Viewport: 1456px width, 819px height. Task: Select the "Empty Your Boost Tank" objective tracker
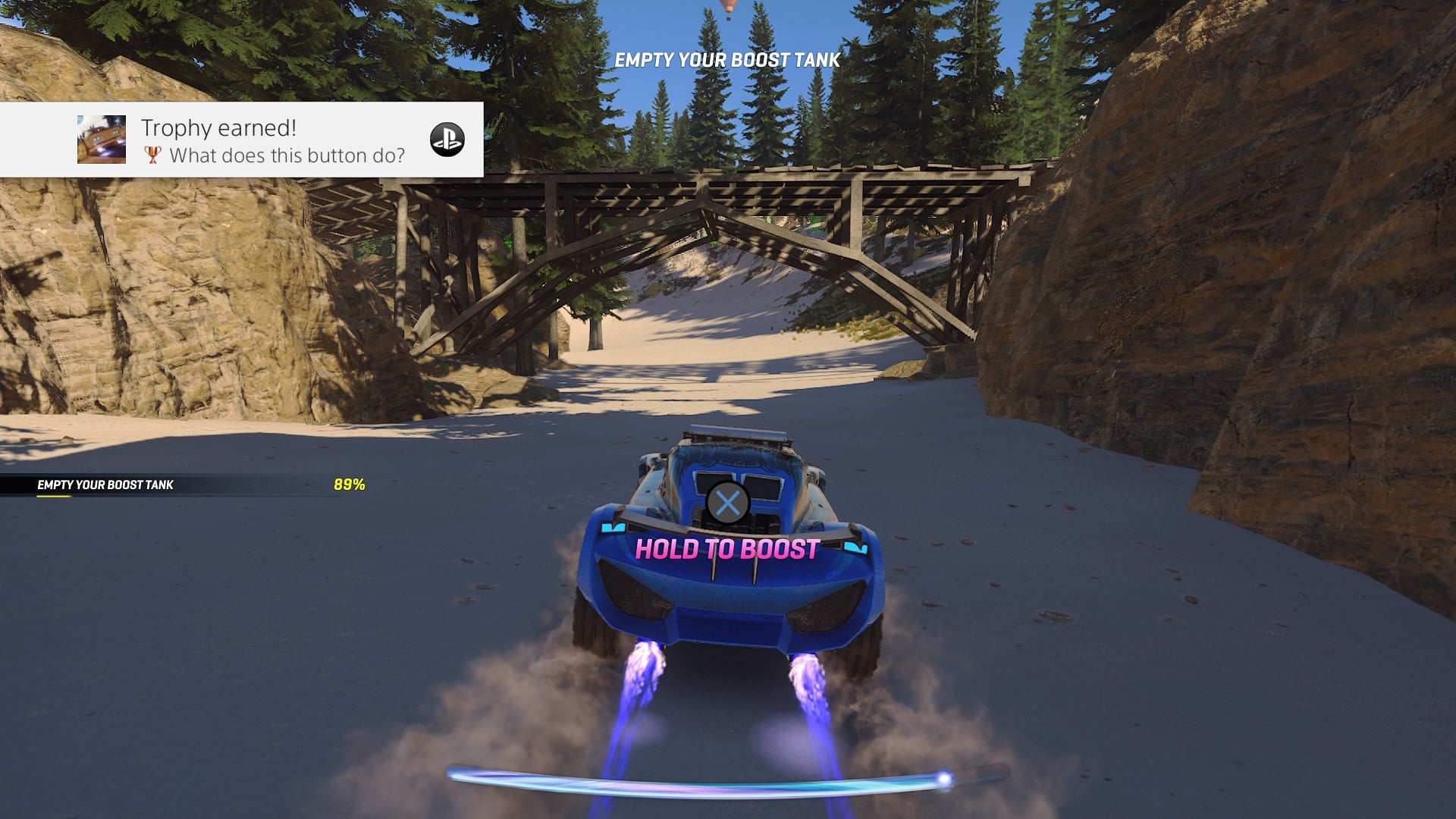[182, 485]
